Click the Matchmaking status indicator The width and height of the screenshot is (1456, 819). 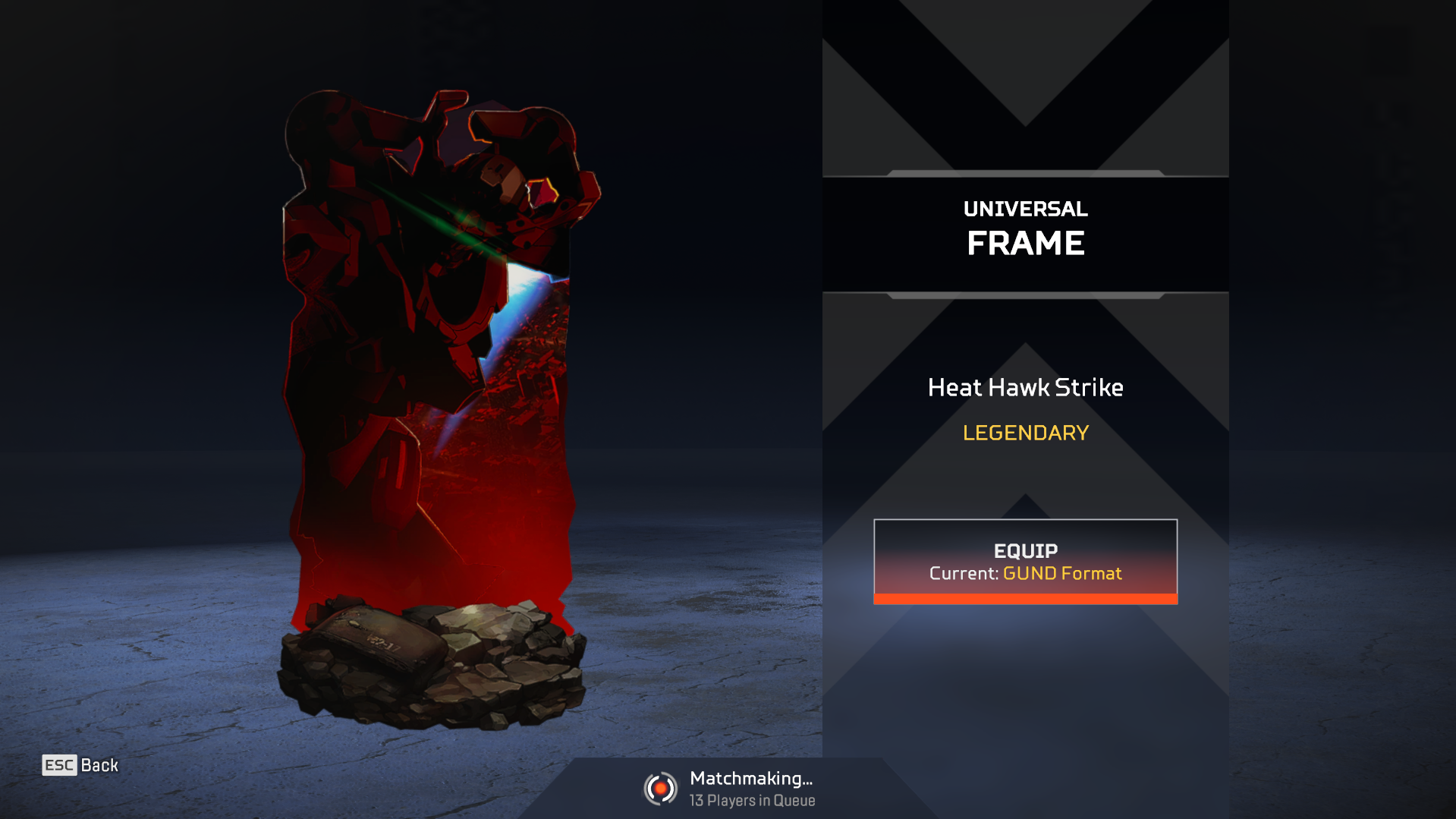pos(729,789)
